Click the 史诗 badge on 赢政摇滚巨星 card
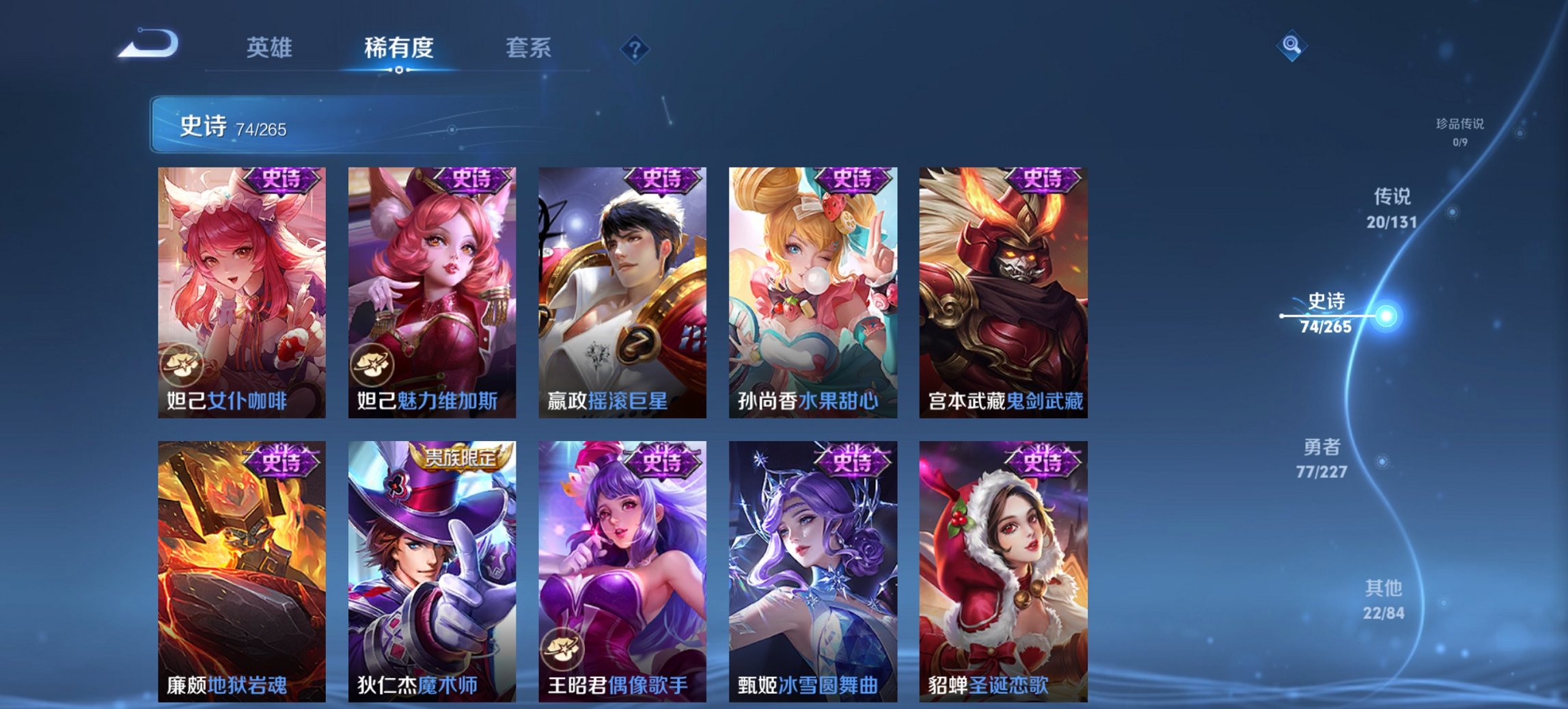Screen dimensions: 1568x709 [x=661, y=180]
